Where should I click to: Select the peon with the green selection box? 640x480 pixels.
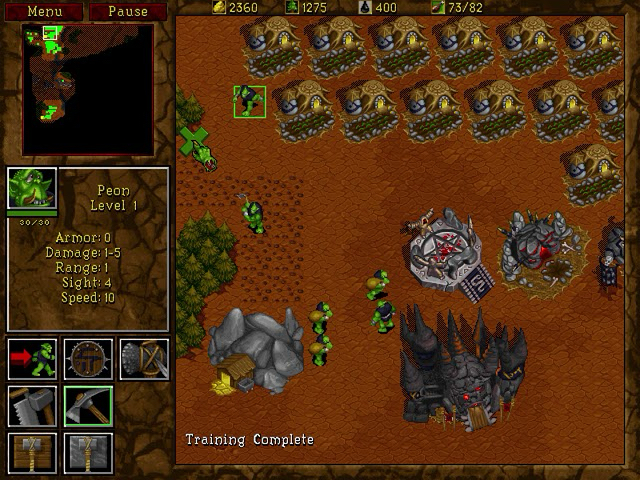tap(249, 101)
